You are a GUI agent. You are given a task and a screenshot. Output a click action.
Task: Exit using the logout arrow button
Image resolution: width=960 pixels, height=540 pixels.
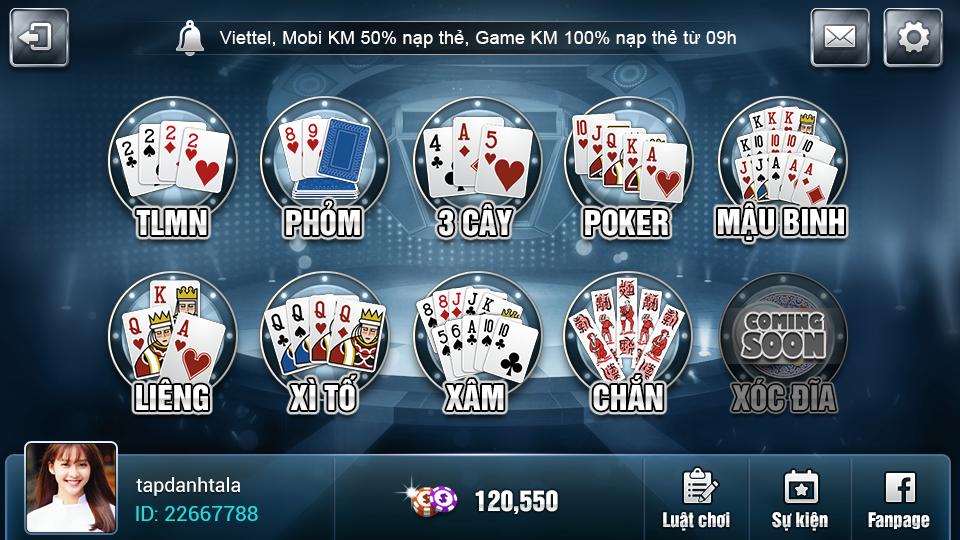coord(39,38)
